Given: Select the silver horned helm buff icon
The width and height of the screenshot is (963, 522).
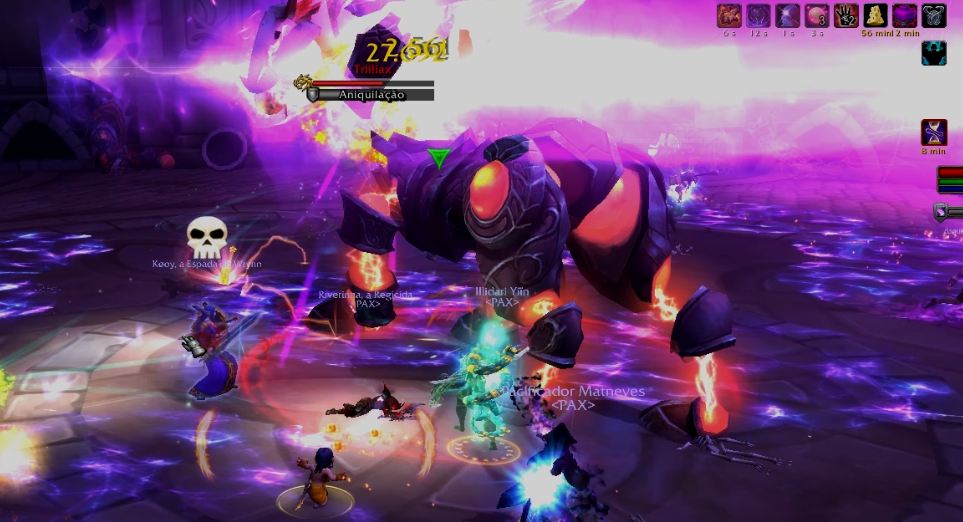Looking at the screenshot, I should (933, 15).
